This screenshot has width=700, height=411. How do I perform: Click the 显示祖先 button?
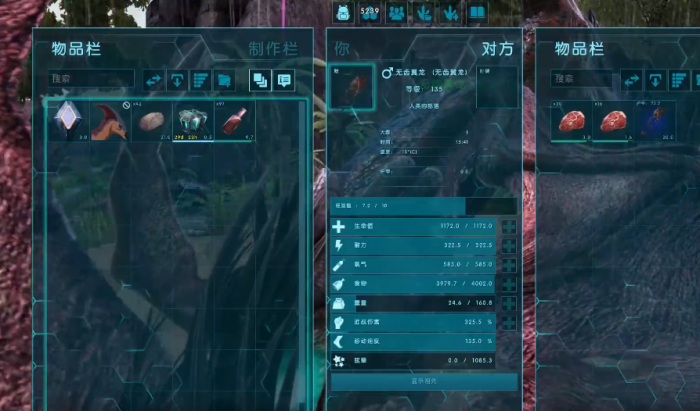(424, 381)
